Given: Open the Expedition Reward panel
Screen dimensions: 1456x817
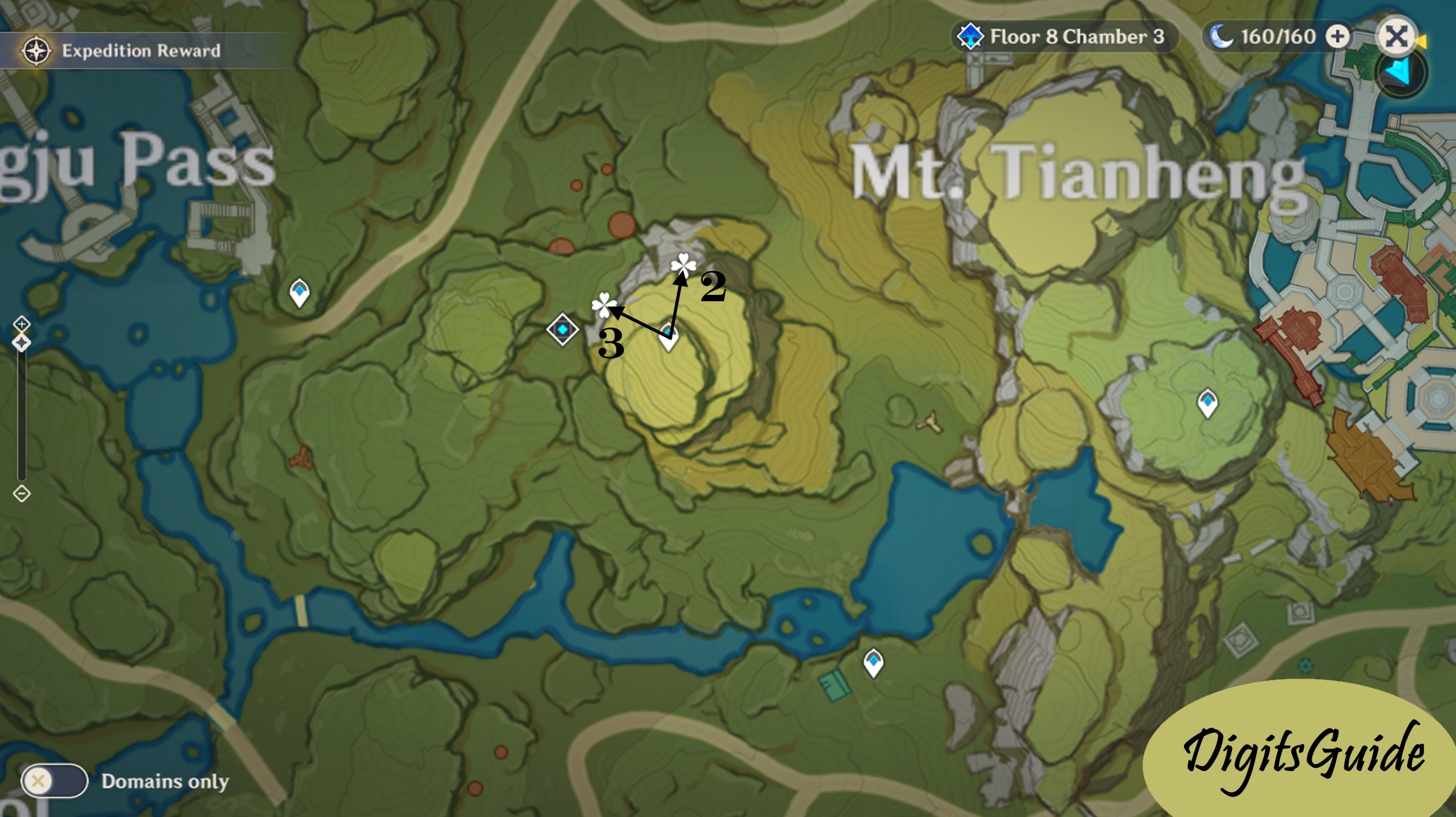Looking at the screenshot, I should tap(121, 50).
